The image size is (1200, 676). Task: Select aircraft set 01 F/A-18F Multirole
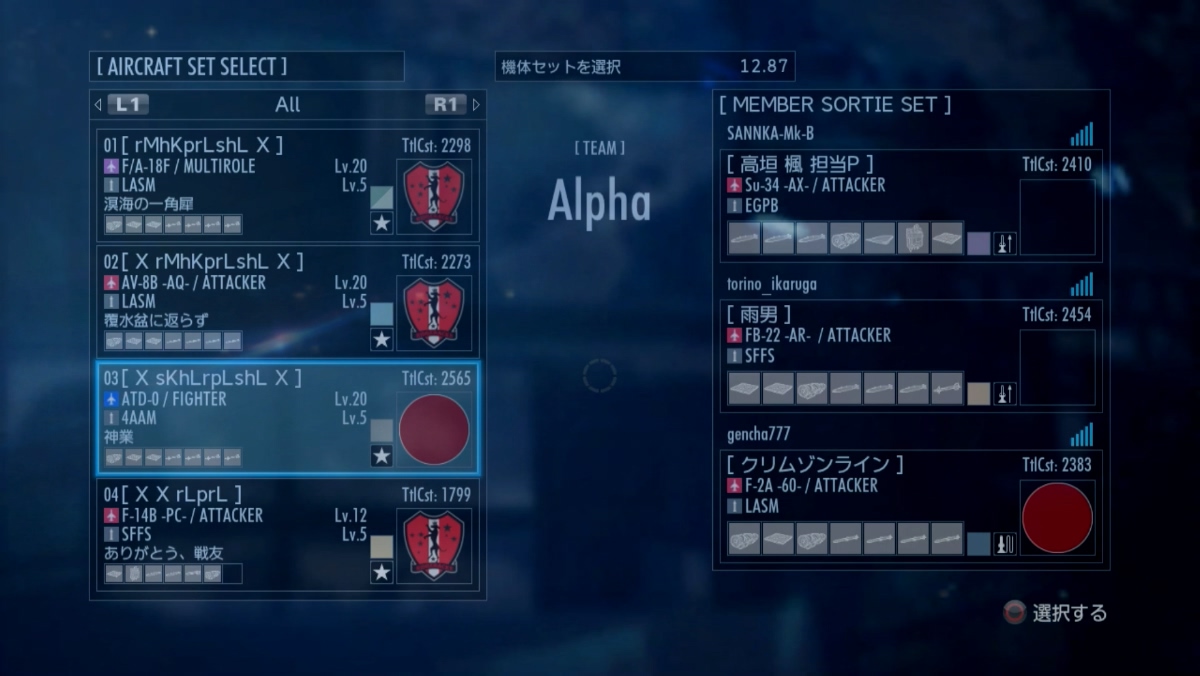tap(240, 185)
